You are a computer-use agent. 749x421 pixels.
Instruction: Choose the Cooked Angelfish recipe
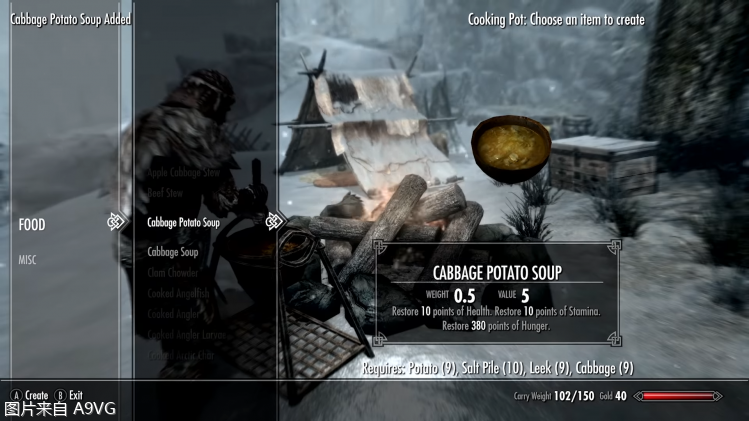tap(178, 293)
